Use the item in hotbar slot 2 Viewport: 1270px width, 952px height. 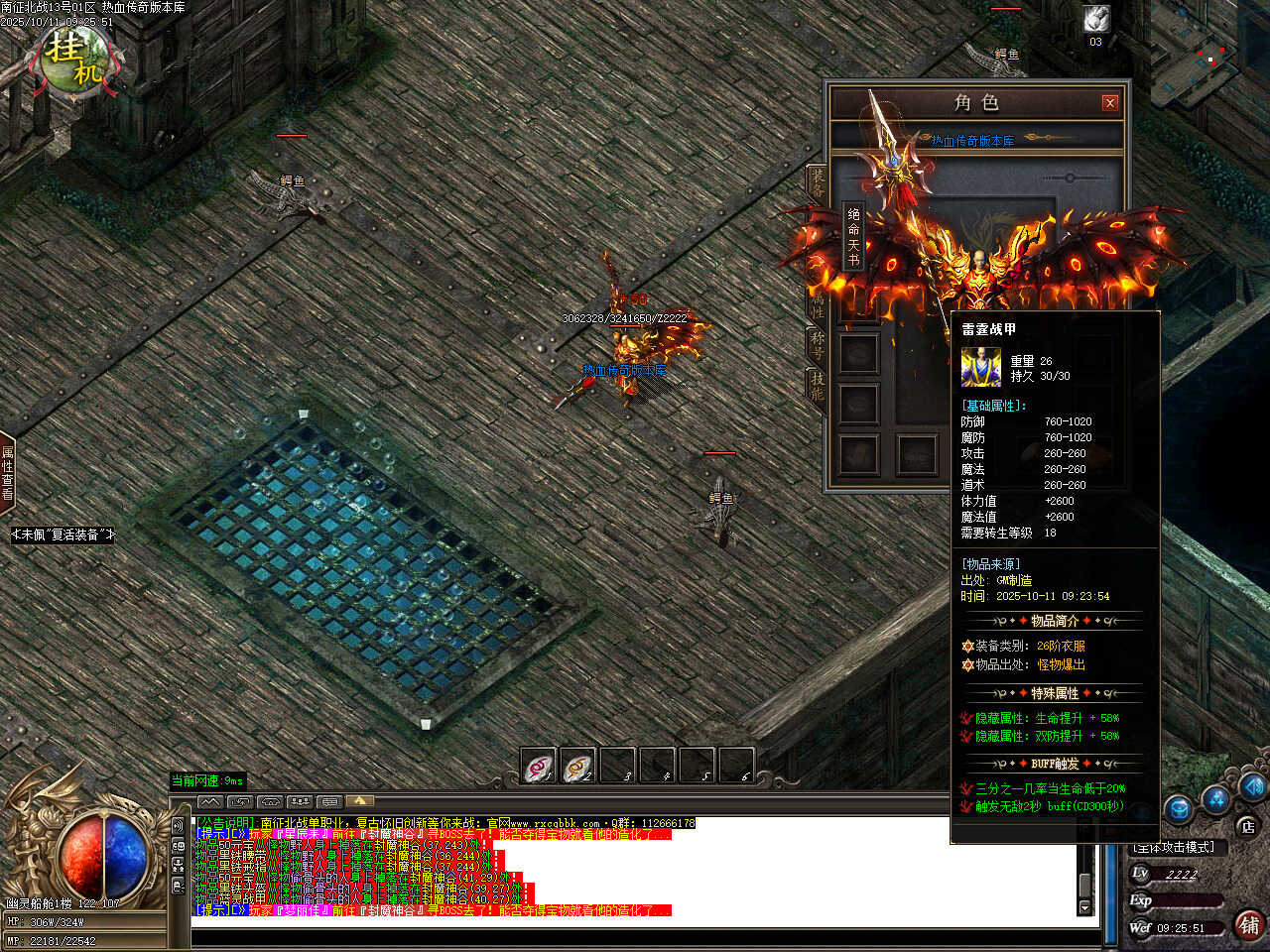click(577, 767)
